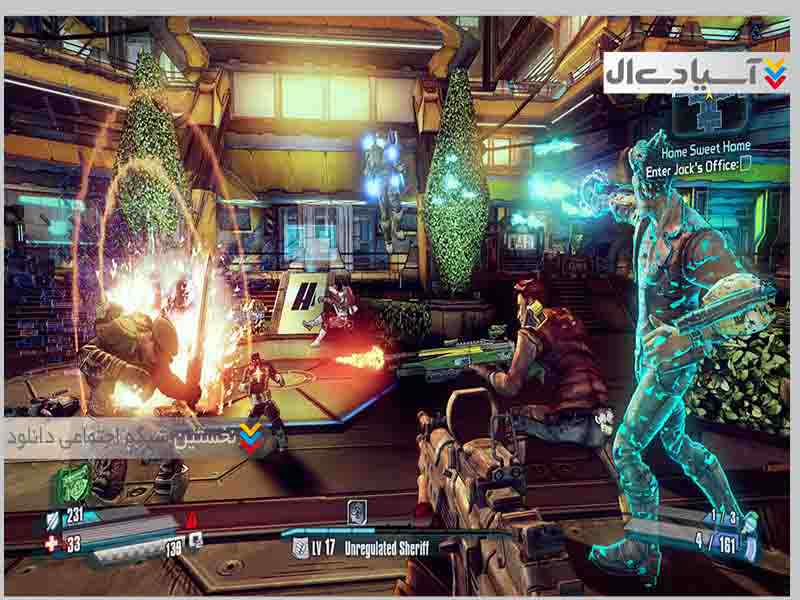Viewport: 800px width, 600px height.
Task: Tick the Enter Jack's Office objective checkbox
Action: click(745, 165)
